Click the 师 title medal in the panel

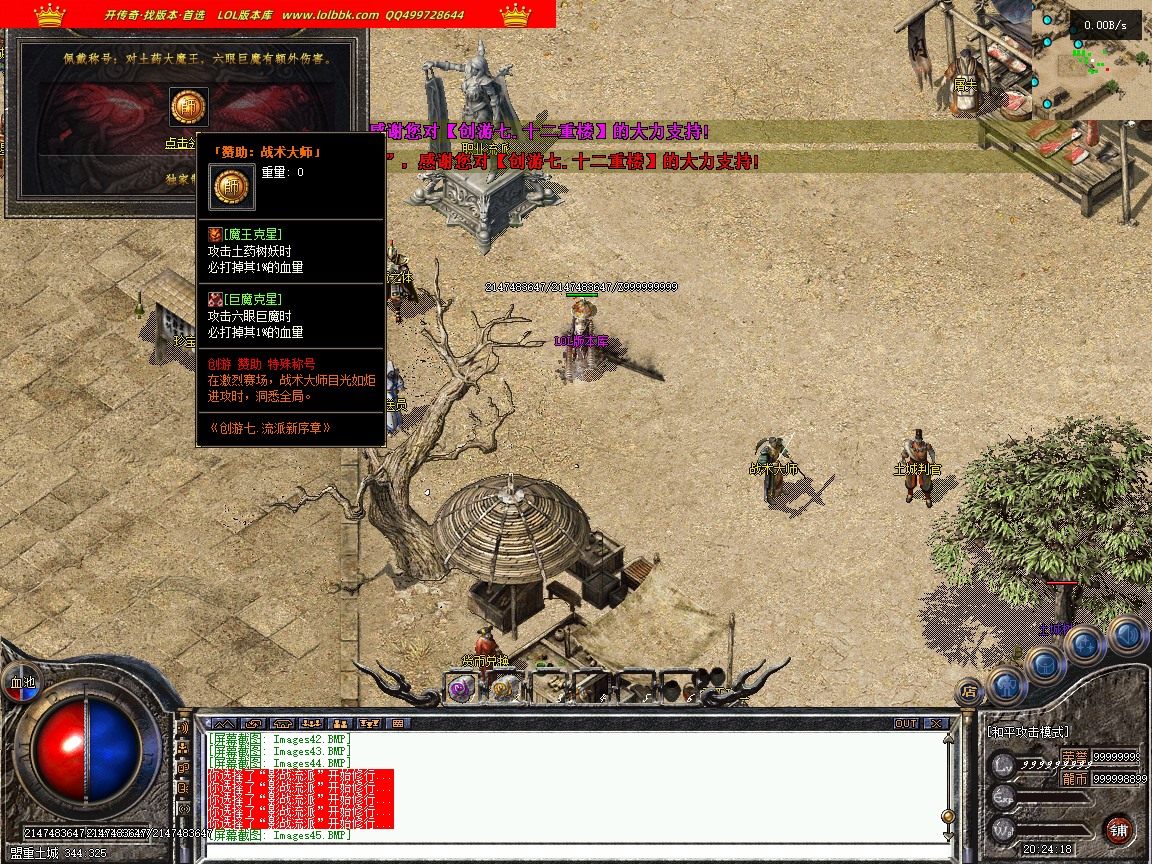tap(189, 108)
